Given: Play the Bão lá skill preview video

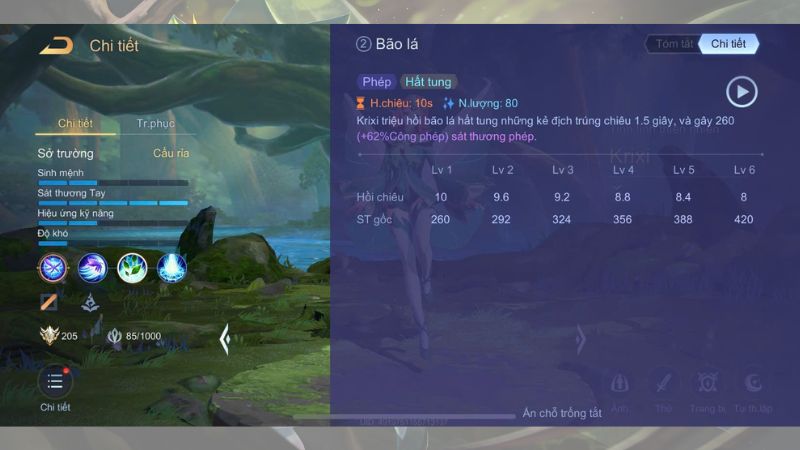Looking at the screenshot, I should pyautogui.click(x=741, y=92).
